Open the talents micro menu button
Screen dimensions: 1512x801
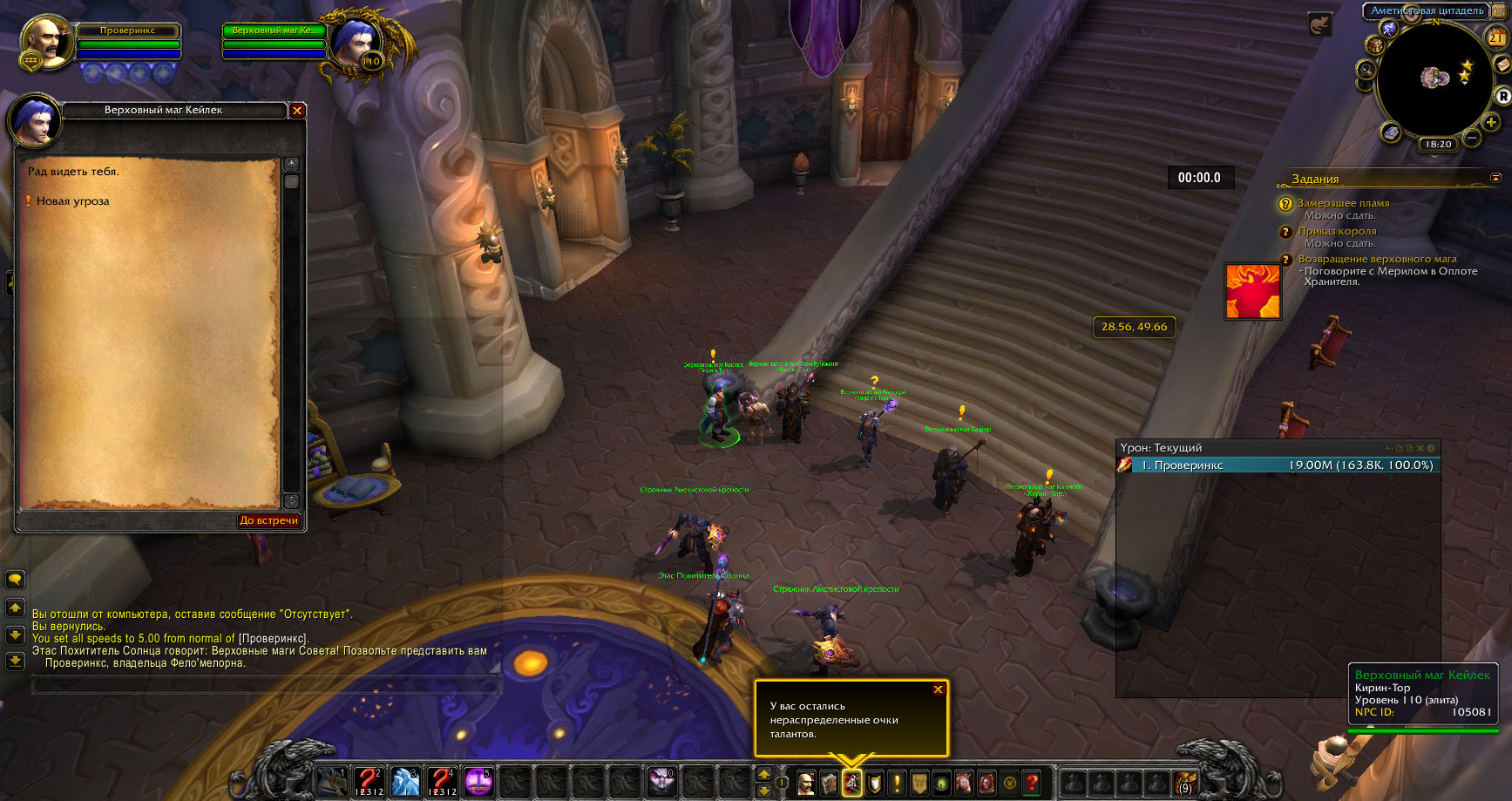[851, 783]
